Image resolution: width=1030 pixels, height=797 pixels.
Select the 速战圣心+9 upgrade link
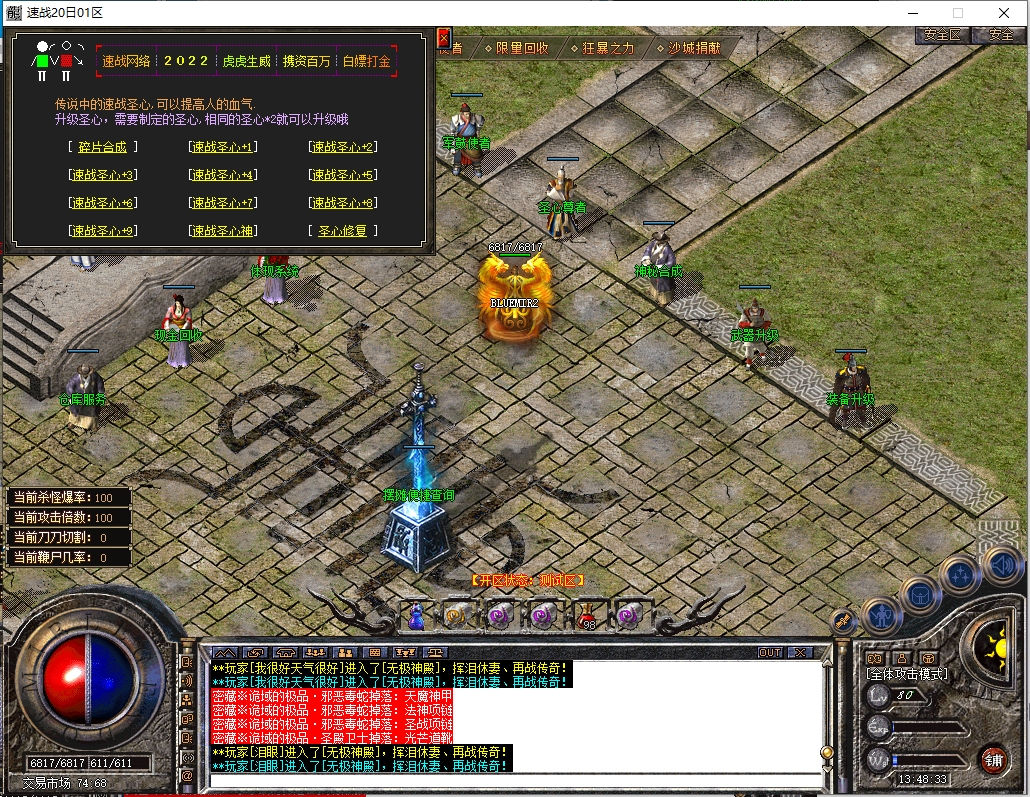(x=103, y=231)
